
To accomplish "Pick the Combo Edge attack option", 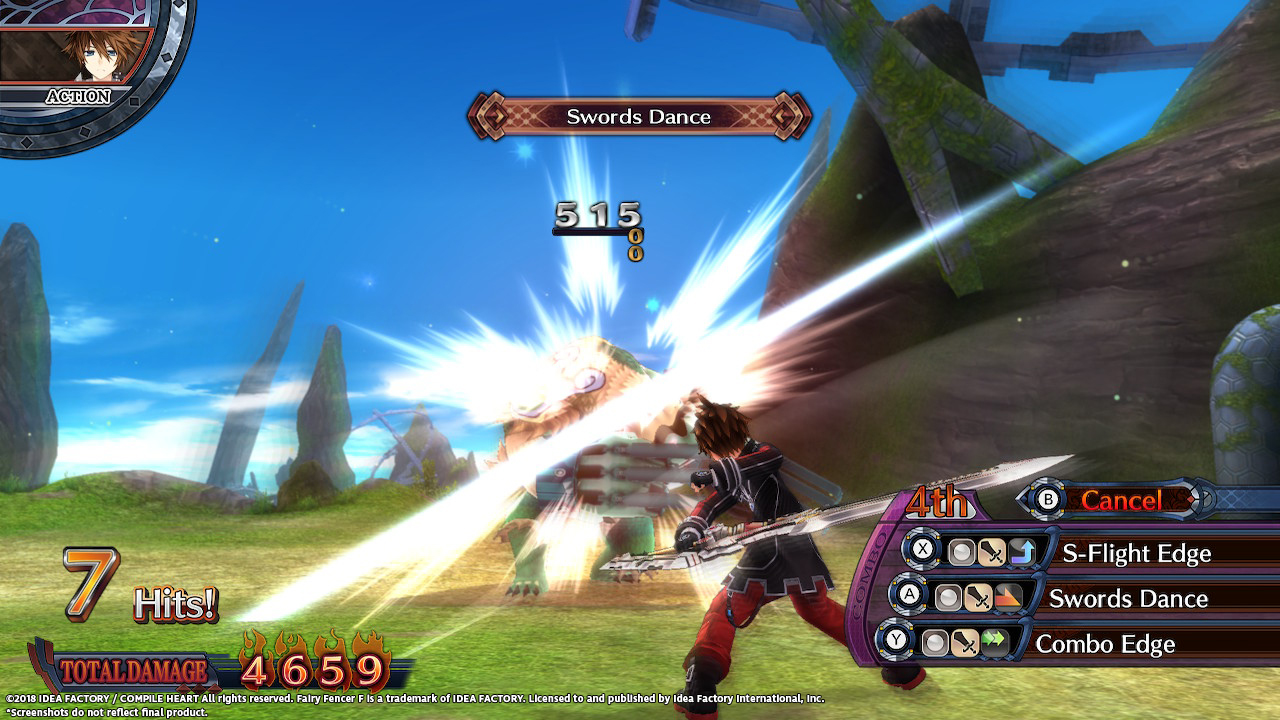I will point(1104,644).
